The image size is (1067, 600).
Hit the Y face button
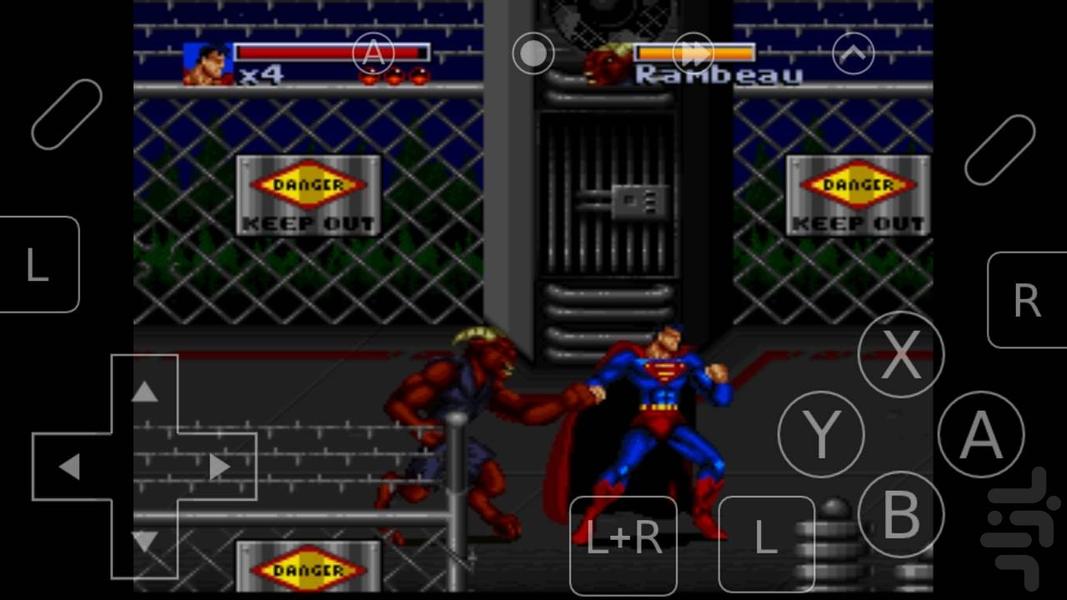821,434
